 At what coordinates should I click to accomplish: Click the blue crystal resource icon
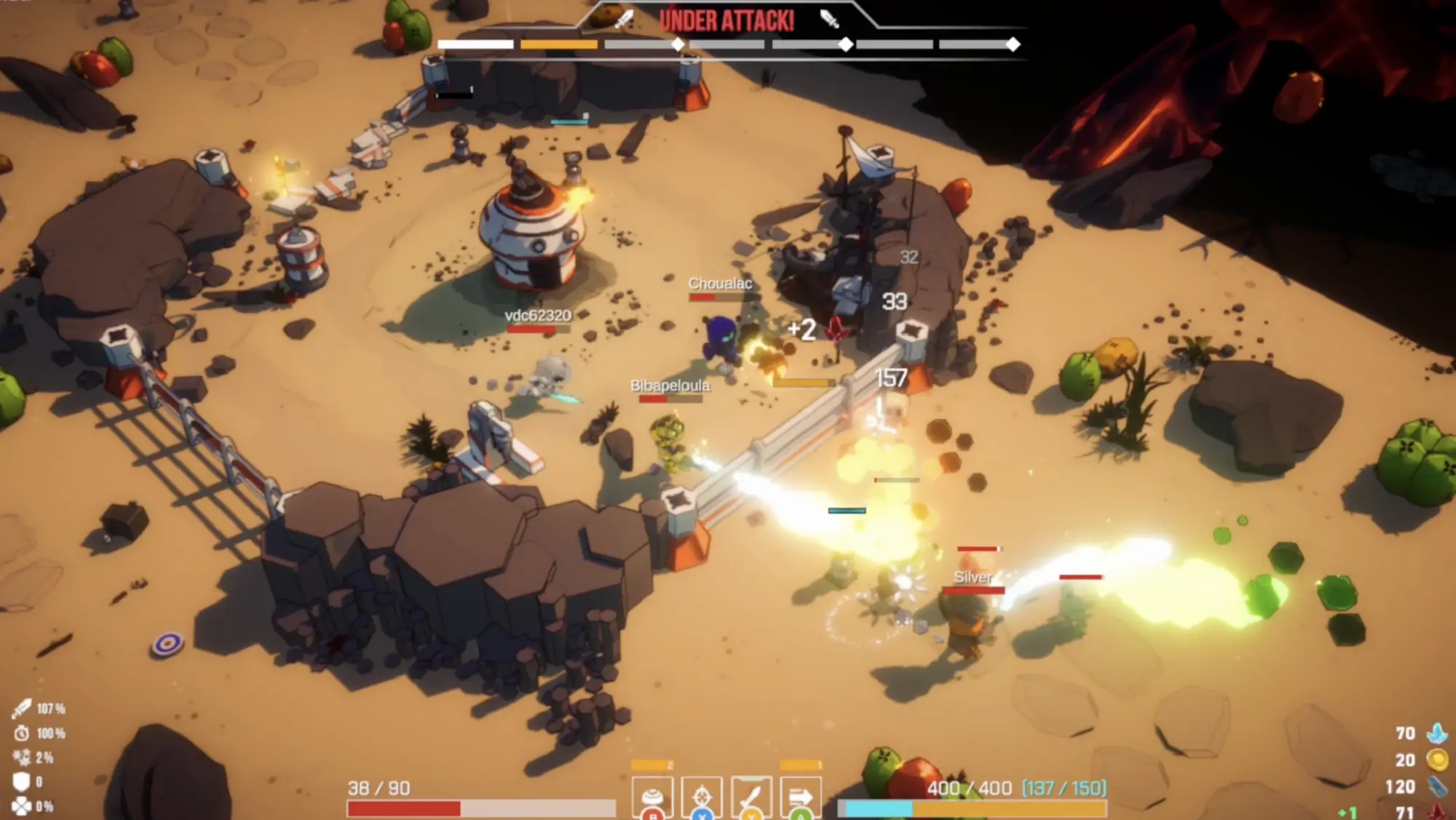coord(1438,733)
